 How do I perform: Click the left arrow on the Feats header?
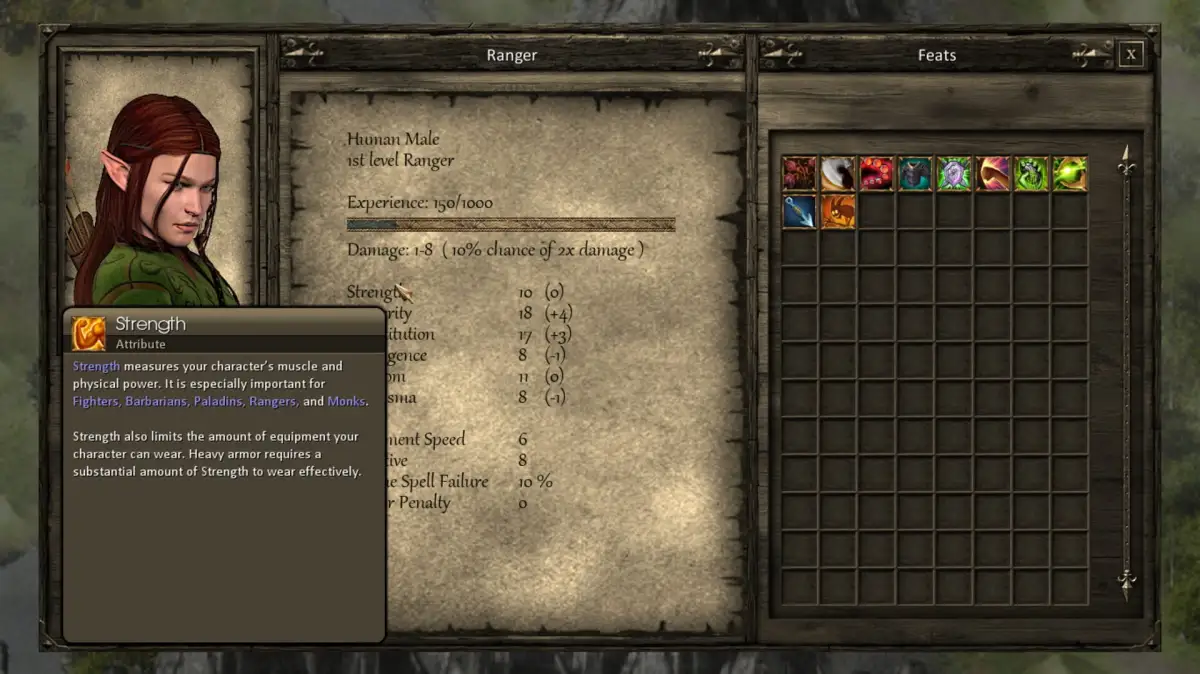(782, 54)
